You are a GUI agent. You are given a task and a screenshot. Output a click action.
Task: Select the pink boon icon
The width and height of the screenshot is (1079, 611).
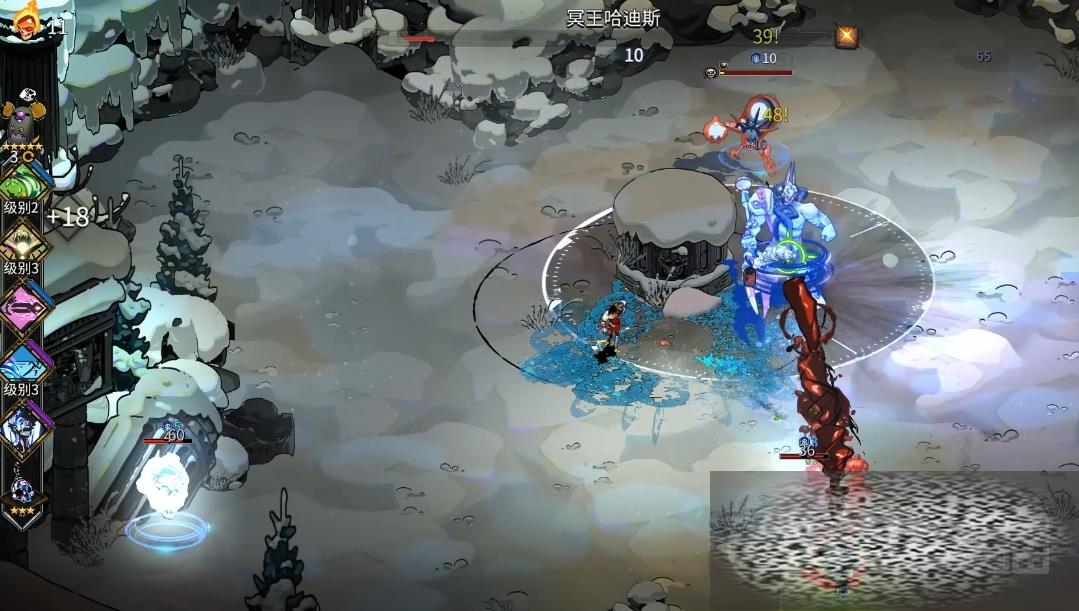click(24, 307)
